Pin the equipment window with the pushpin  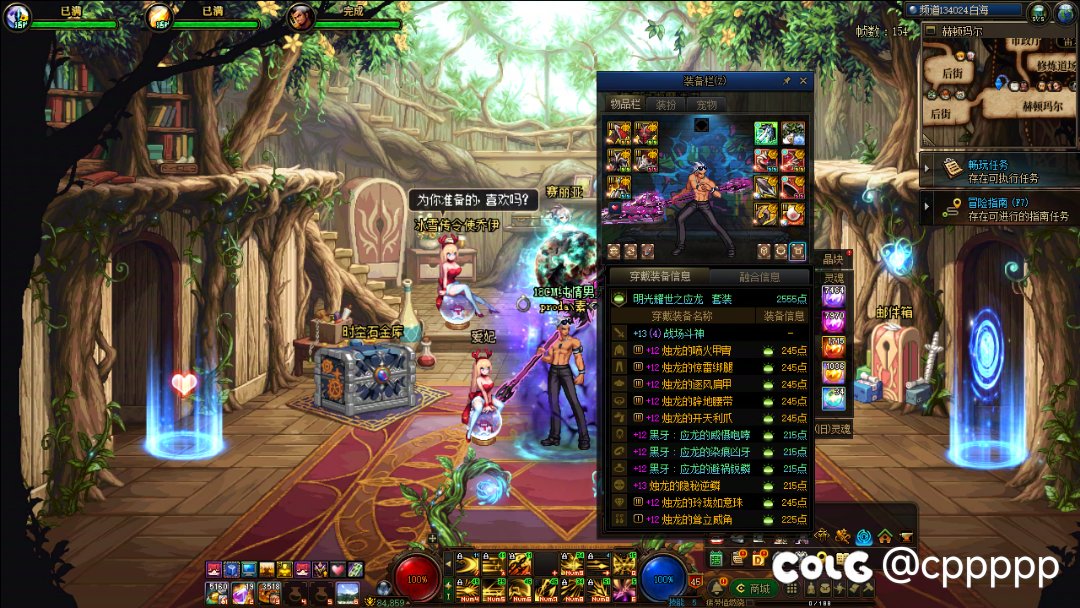(786, 81)
